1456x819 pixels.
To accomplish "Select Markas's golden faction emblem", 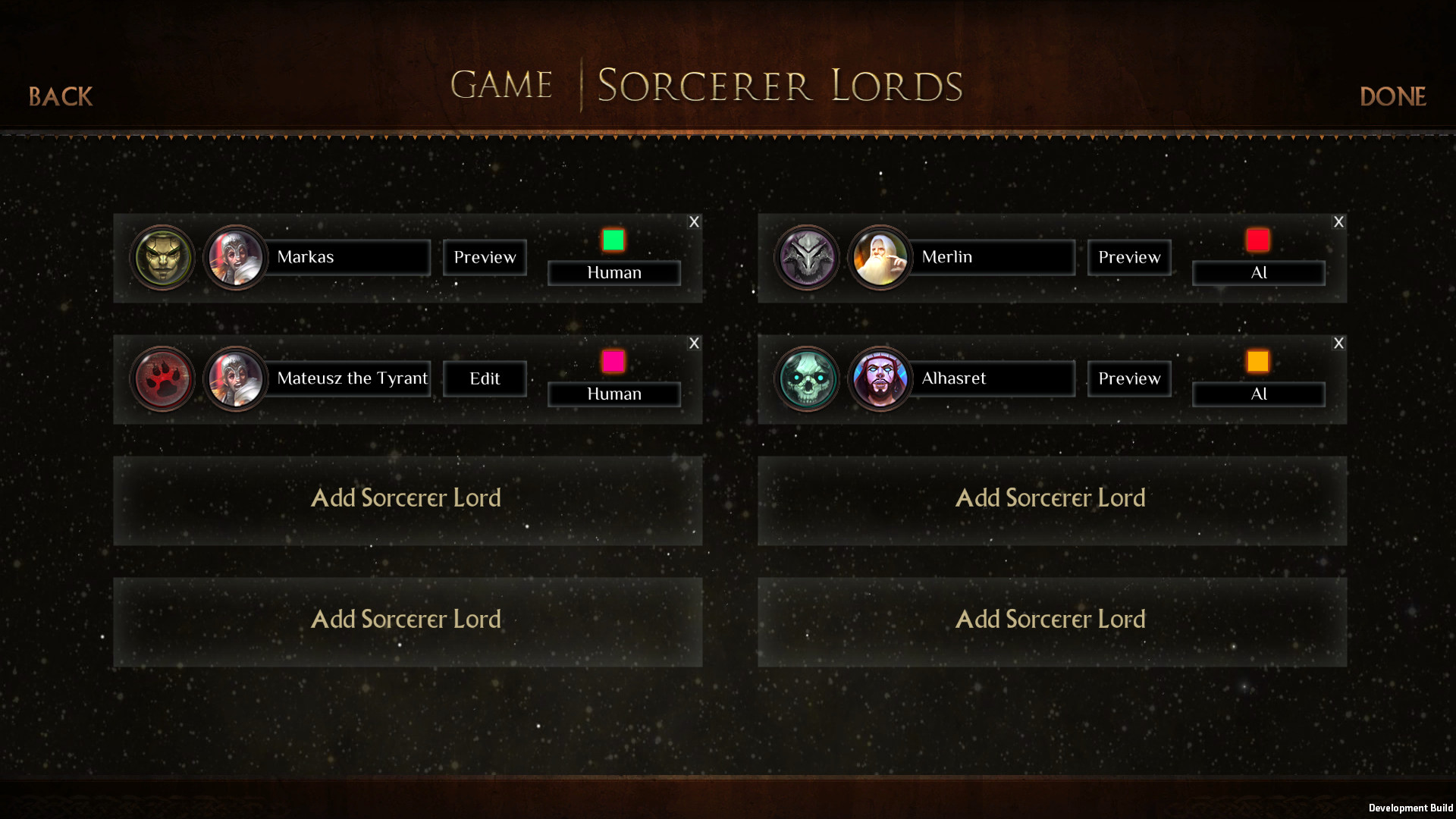I will coord(162,257).
